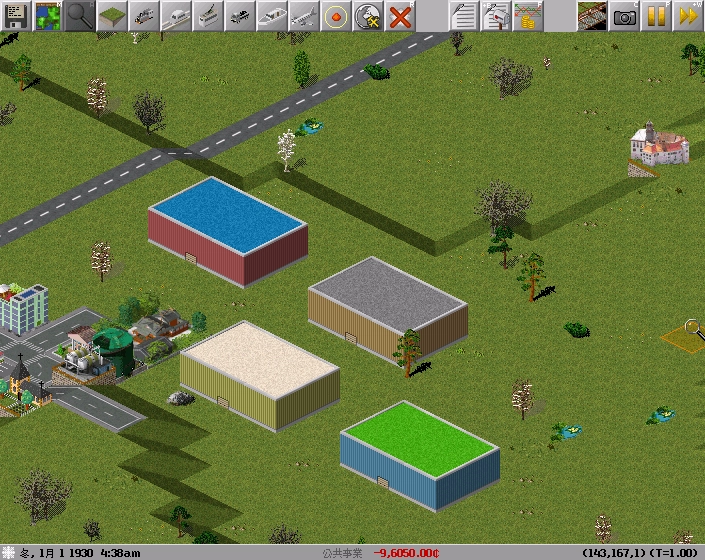Open the mailbox message center
This screenshot has width=705, height=560.
pos(495,15)
